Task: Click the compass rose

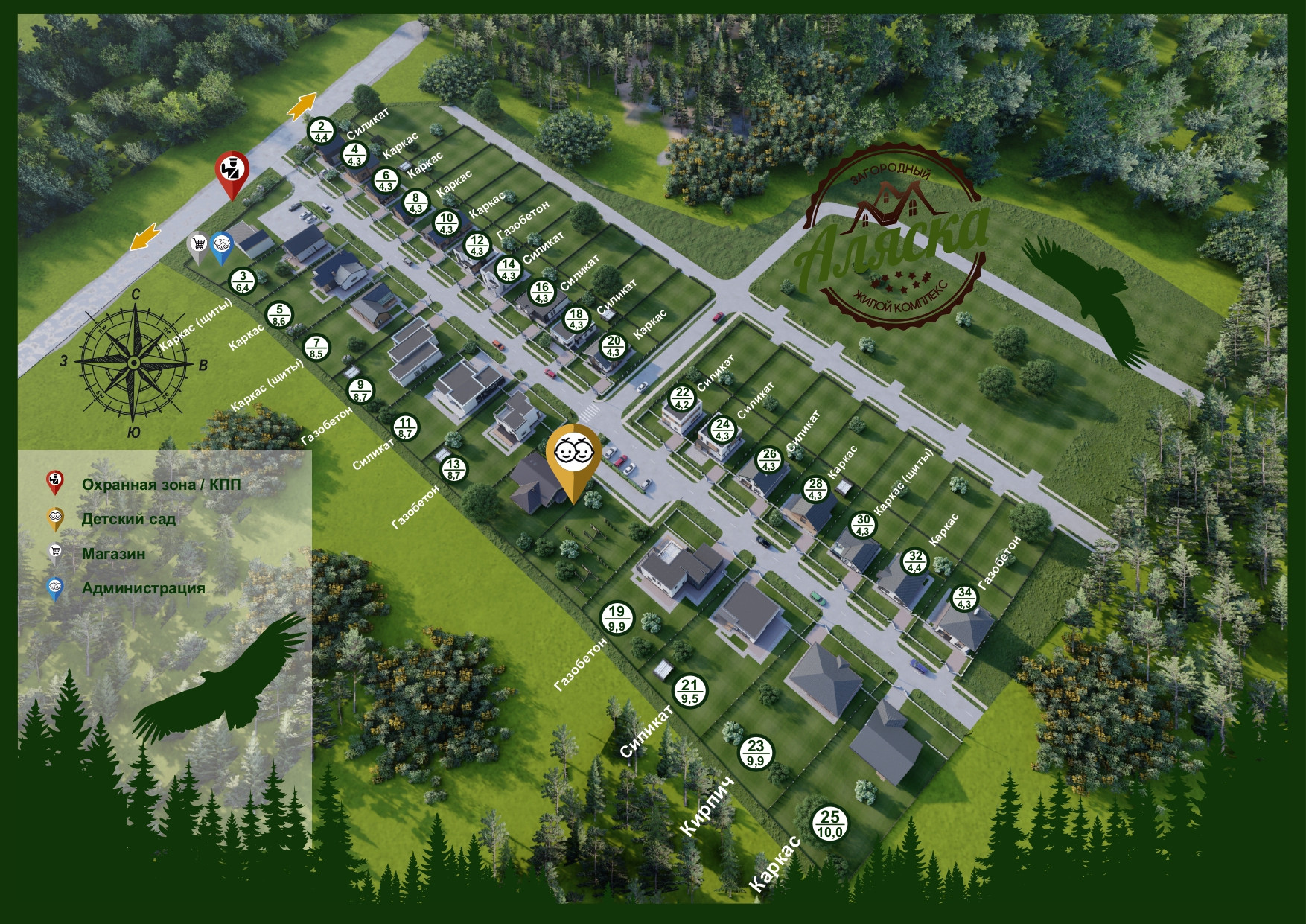Action: tap(133, 363)
